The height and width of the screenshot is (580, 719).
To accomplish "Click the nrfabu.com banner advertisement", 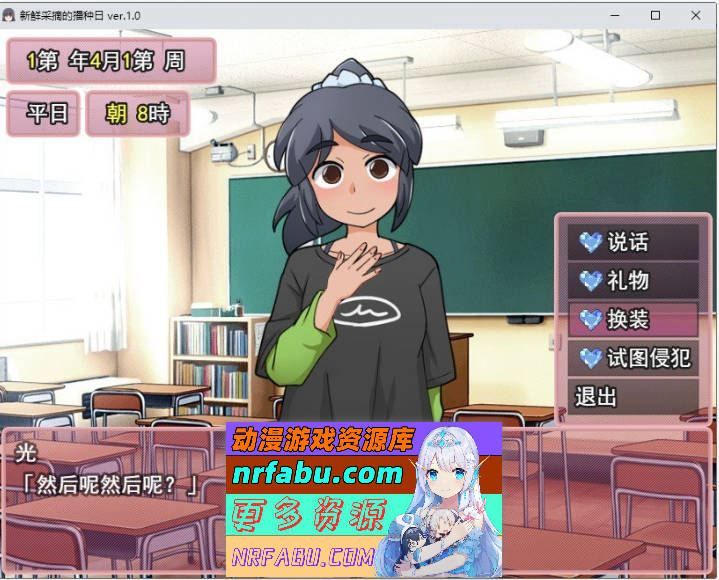I will tap(364, 499).
